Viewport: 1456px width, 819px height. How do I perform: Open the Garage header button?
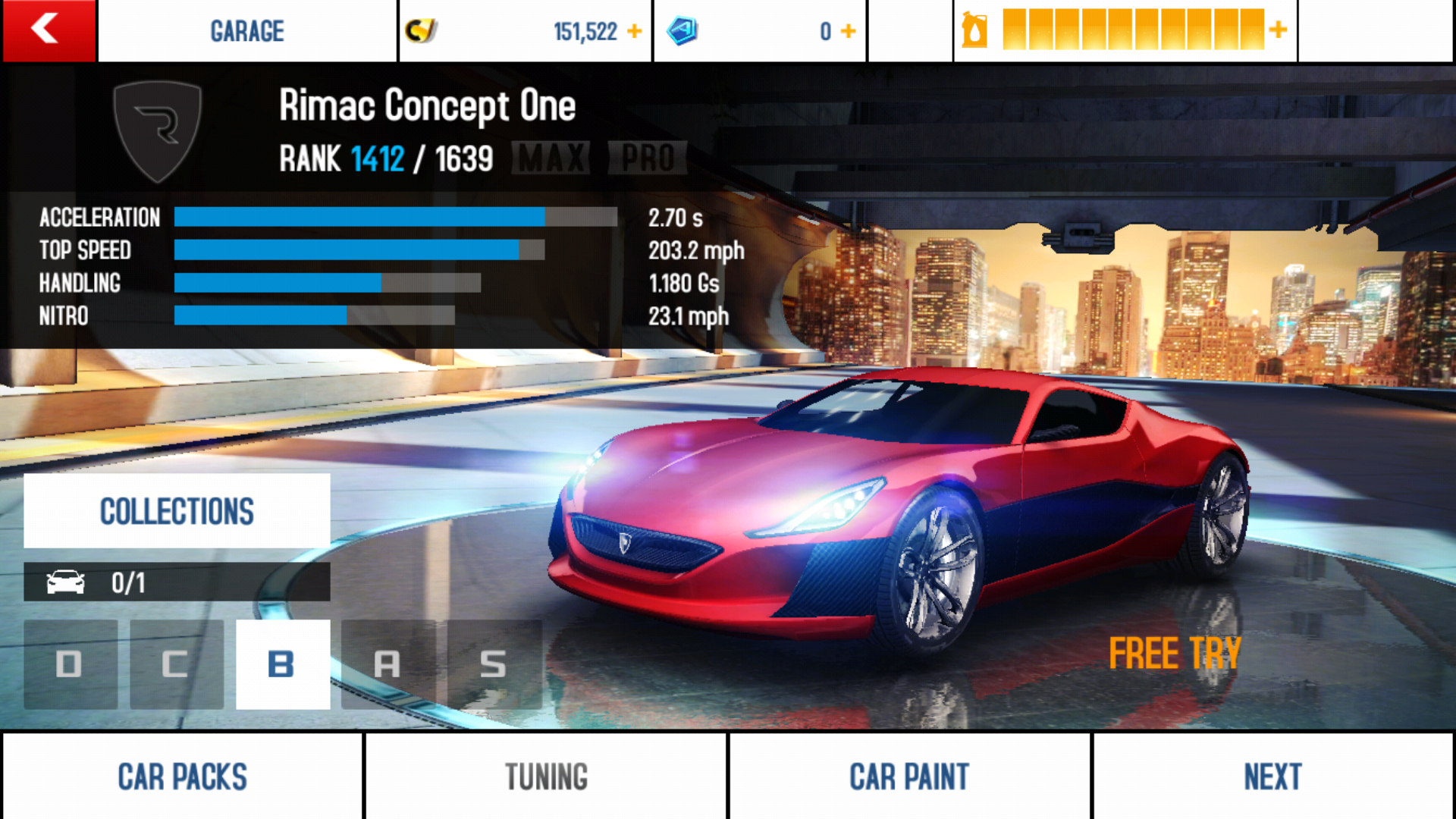(247, 31)
